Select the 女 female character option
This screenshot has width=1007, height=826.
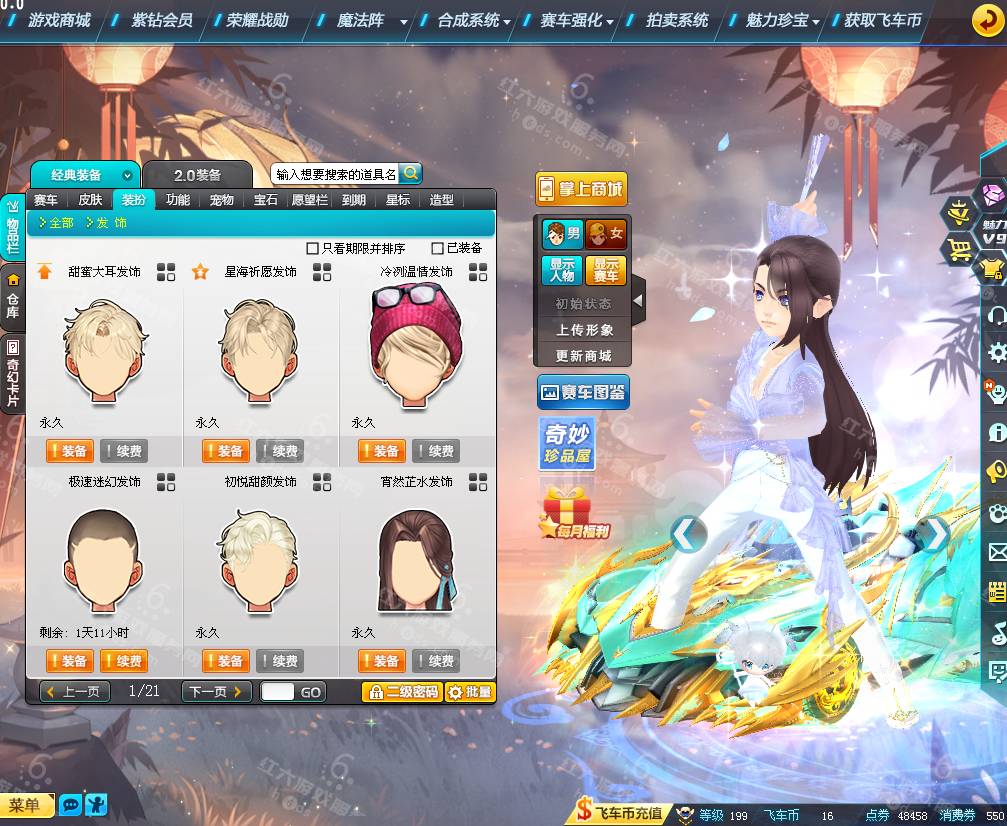click(x=606, y=234)
